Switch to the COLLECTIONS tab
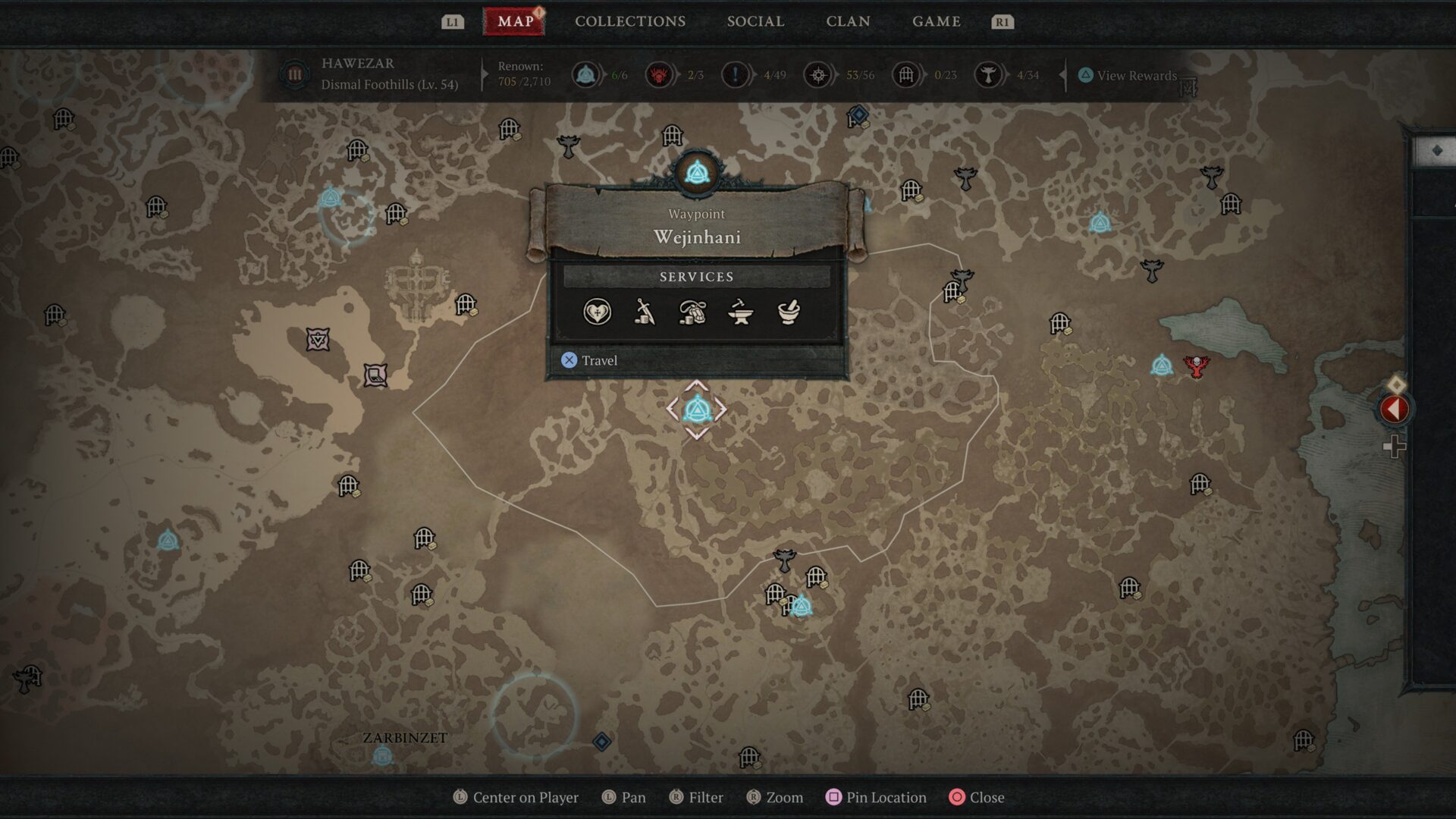The width and height of the screenshot is (1456, 819). [629, 21]
